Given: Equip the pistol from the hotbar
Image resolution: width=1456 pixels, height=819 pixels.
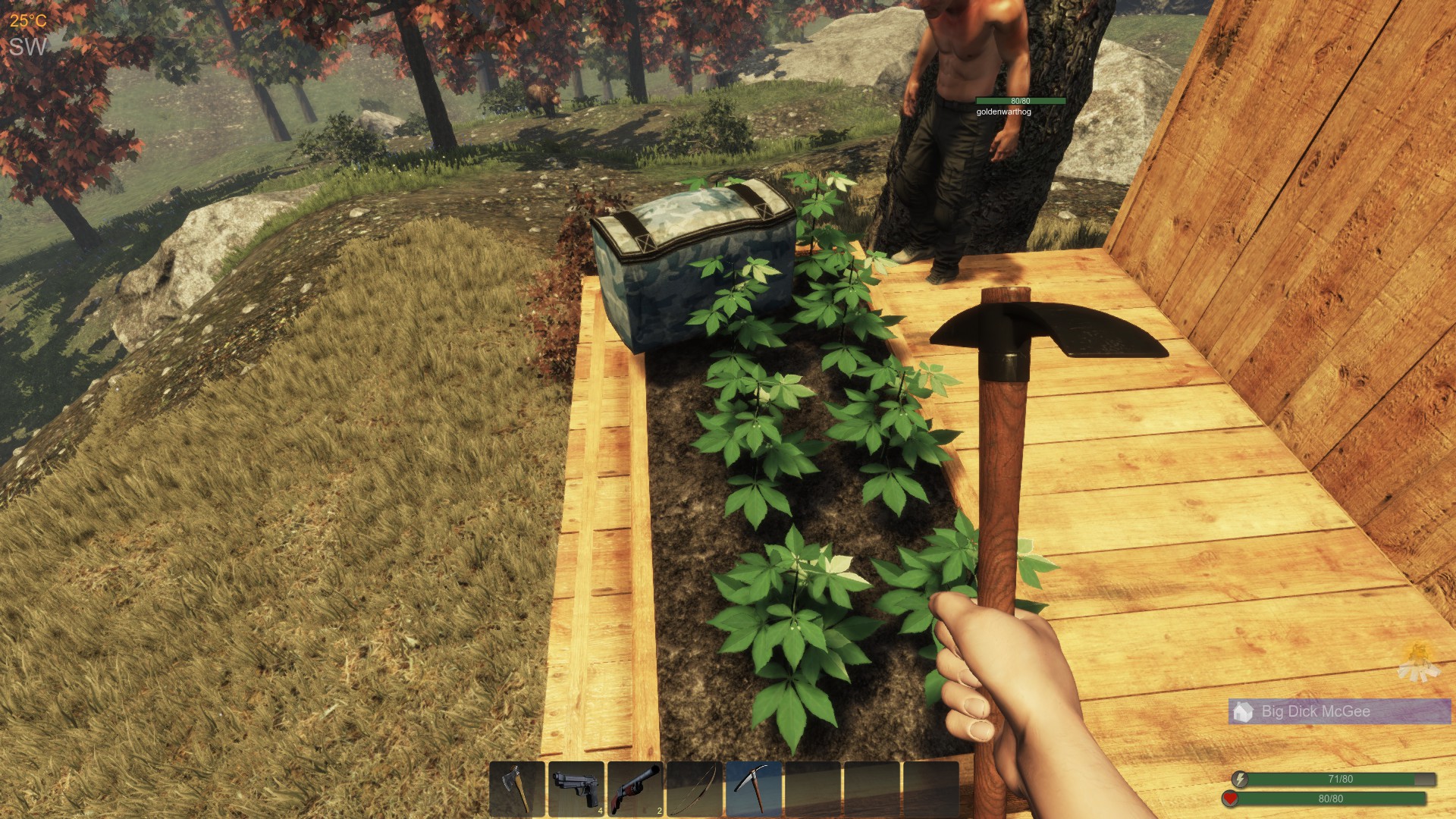Looking at the screenshot, I should click(576, 790).
